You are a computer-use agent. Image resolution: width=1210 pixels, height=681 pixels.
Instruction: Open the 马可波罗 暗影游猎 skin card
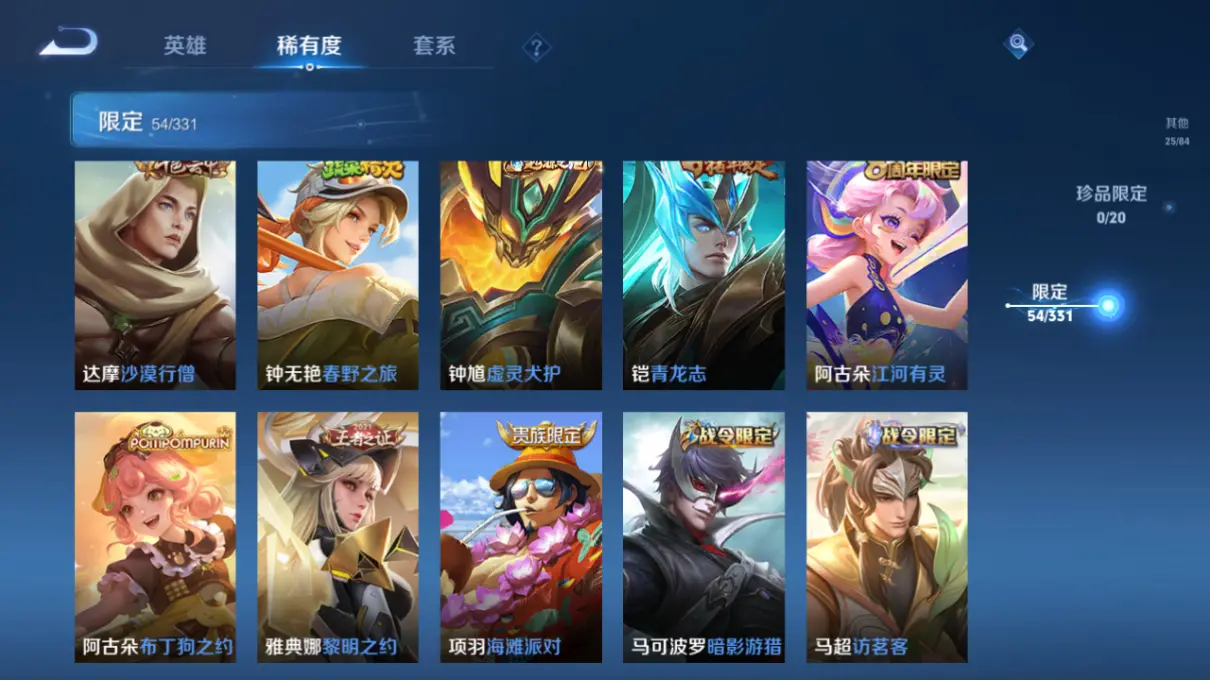click(704, 537)
